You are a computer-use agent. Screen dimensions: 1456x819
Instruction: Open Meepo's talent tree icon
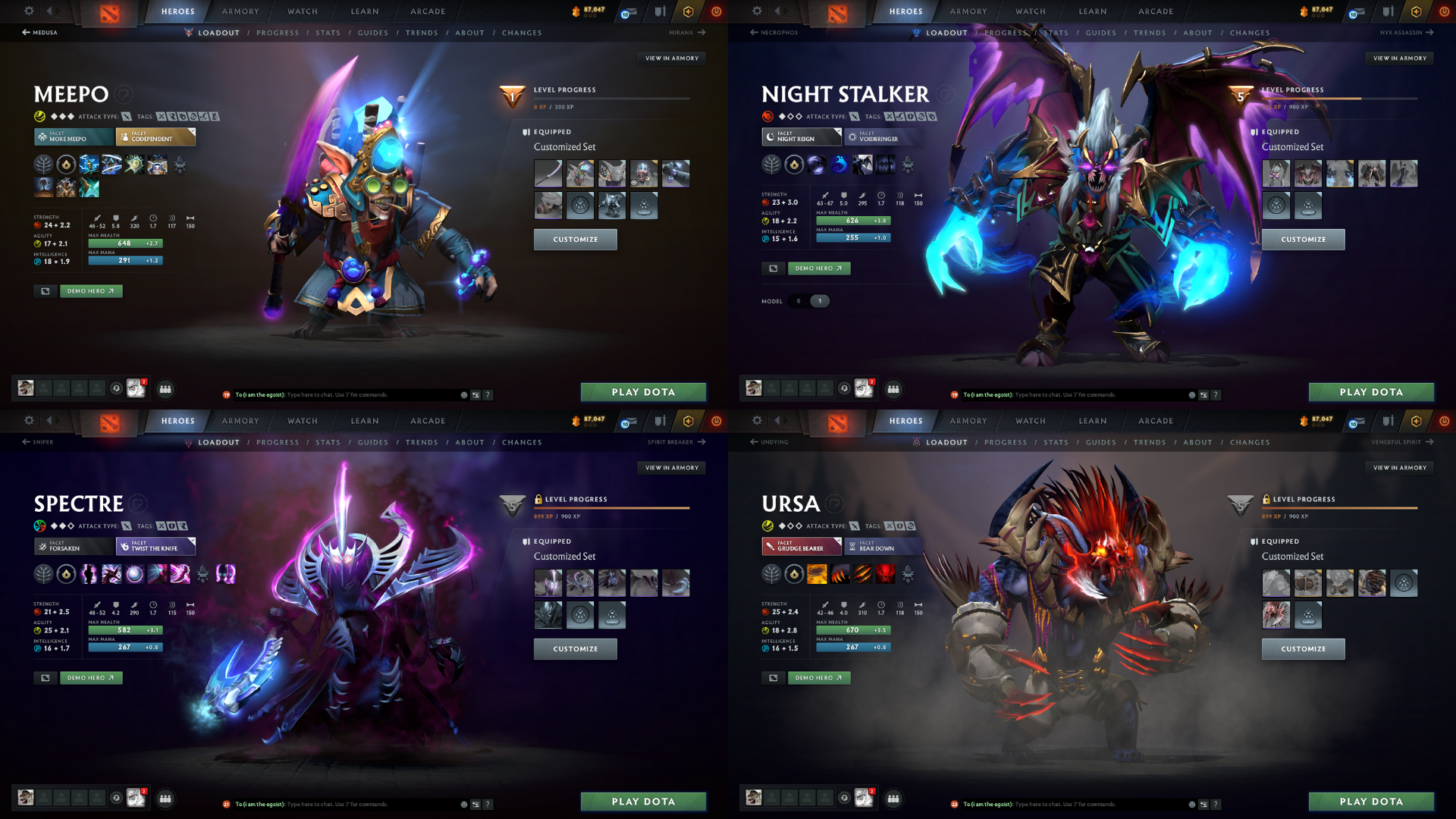[43, 165]
